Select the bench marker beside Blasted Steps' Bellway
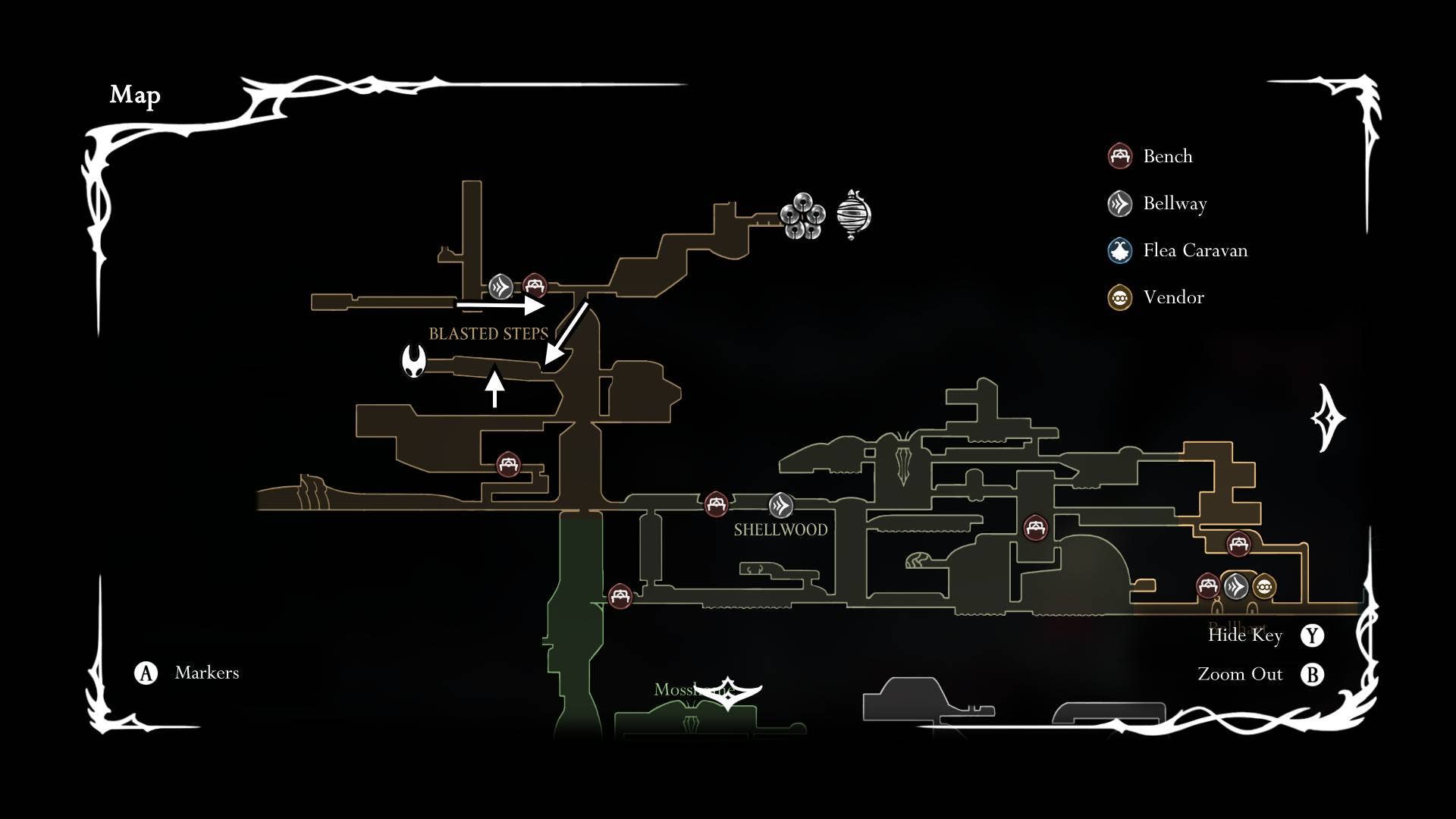Image resolution: width=1456 pixels, height=819 pixels. click(535, 287)
